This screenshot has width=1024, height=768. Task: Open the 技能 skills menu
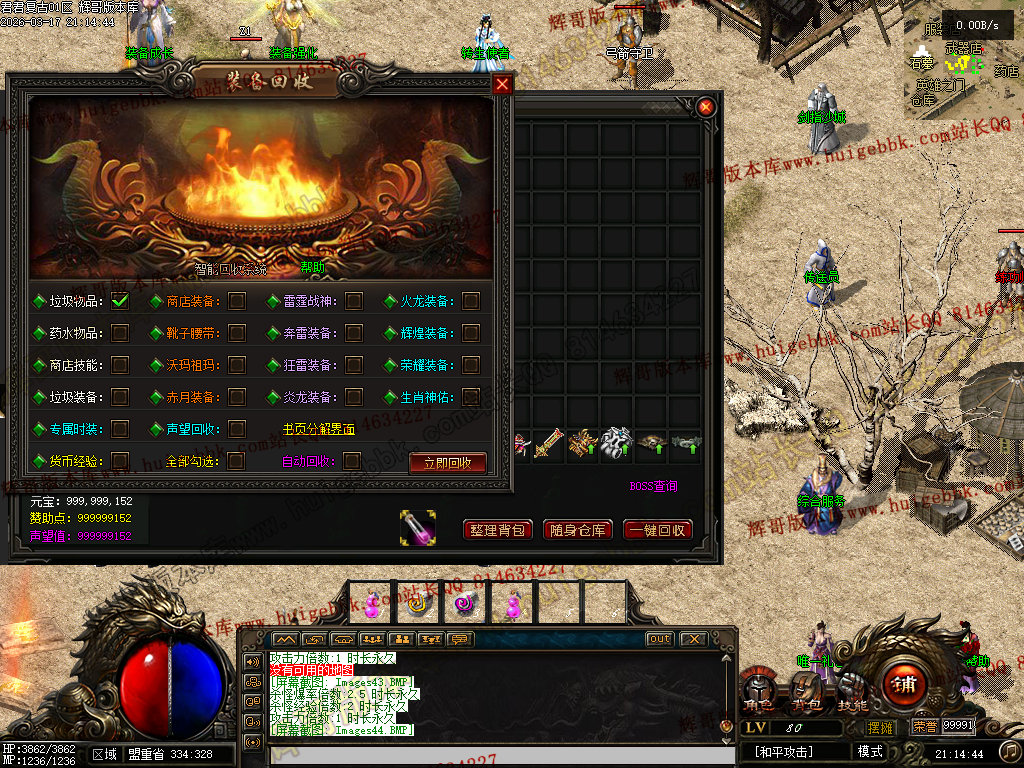[851, 689]
